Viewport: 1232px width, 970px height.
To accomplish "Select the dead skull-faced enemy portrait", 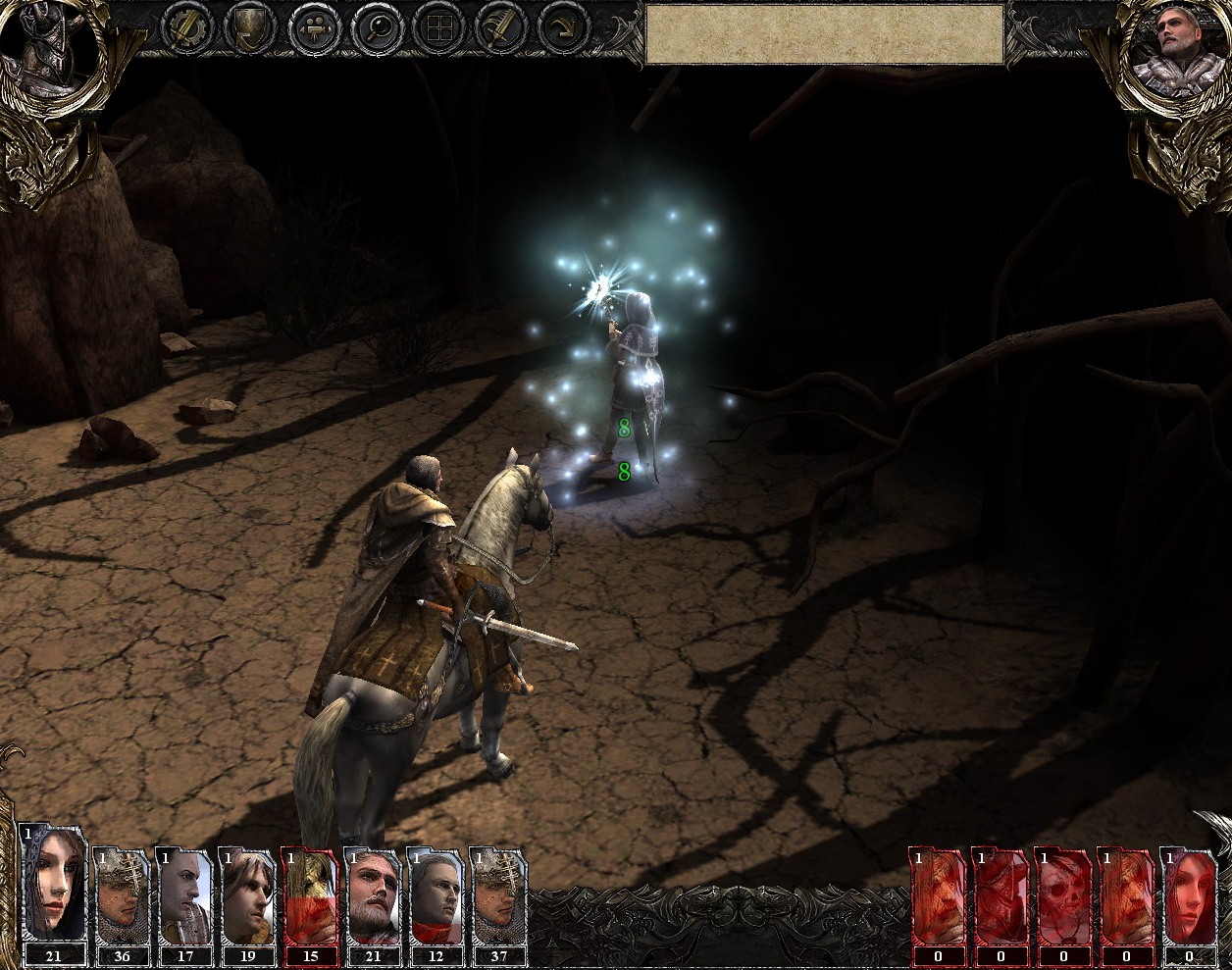I will coord(1063,896).
